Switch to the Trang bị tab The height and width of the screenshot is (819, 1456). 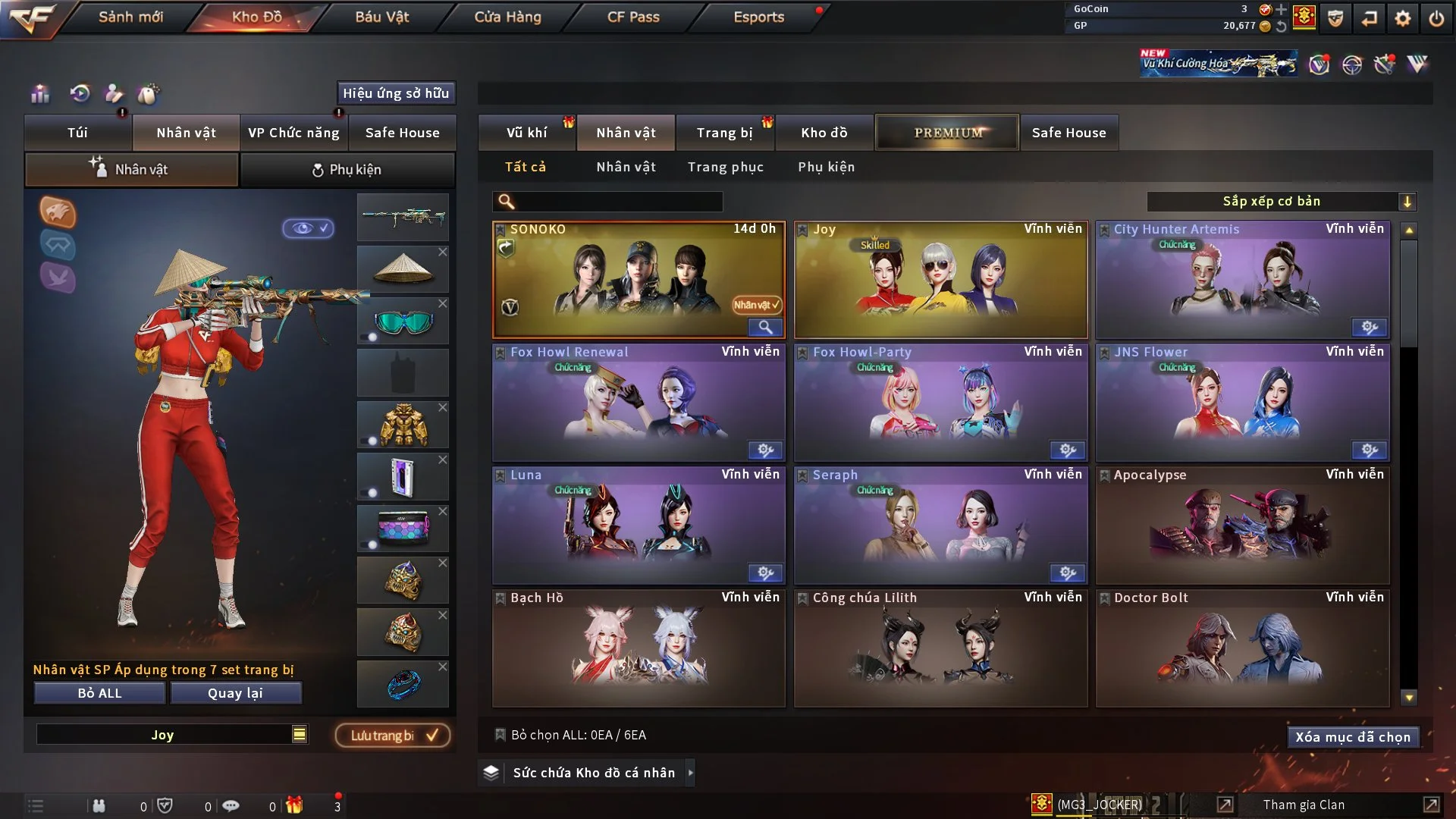click(x=725, y=132)
